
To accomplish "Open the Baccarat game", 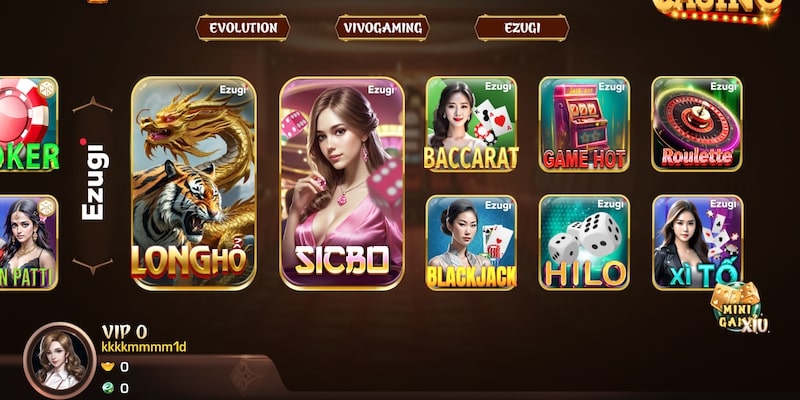I will pyautogui.click(x=471, y=124).
